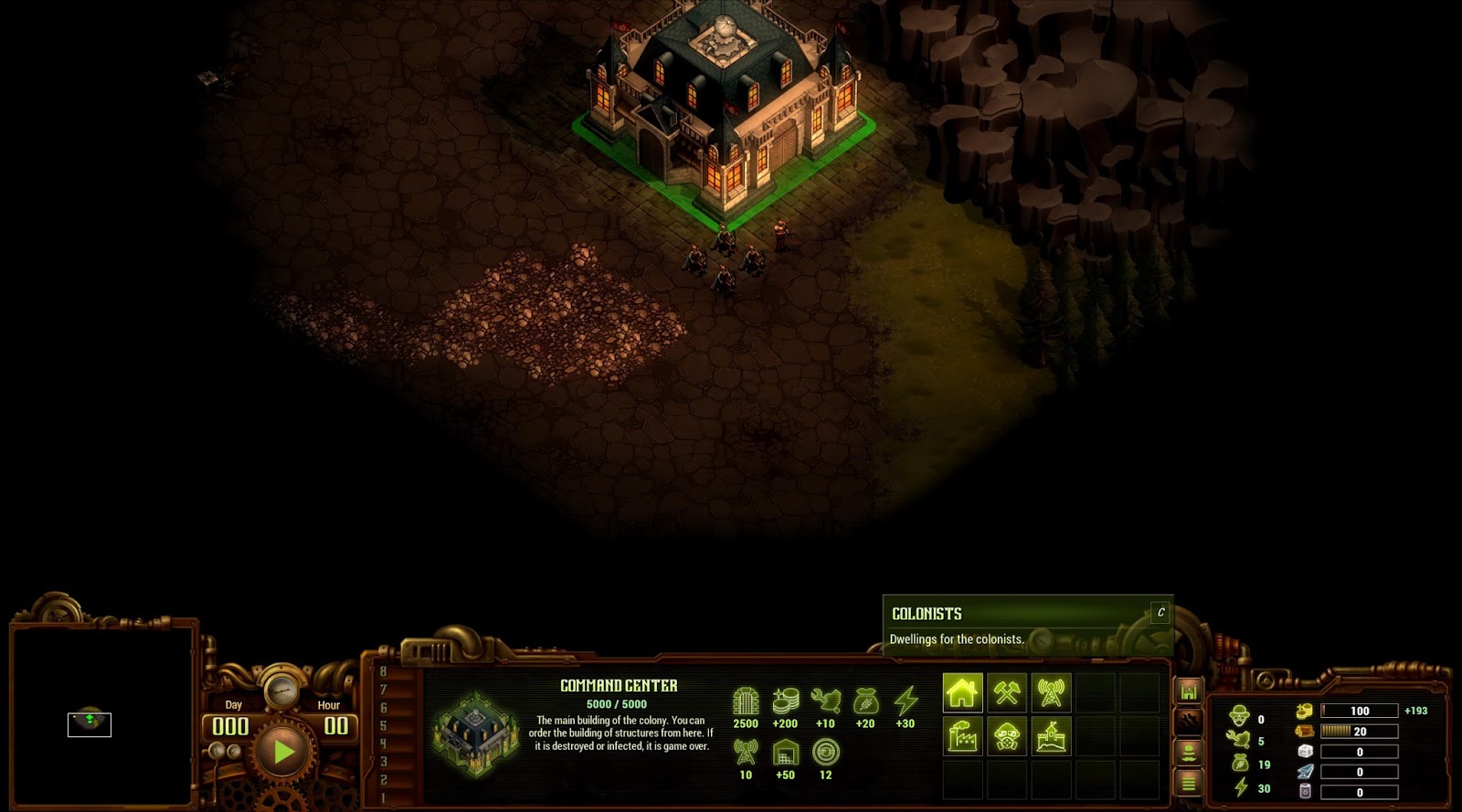Click the wrench repair side button
Screen dimensions: 1462x812
tap(1189, 722)
